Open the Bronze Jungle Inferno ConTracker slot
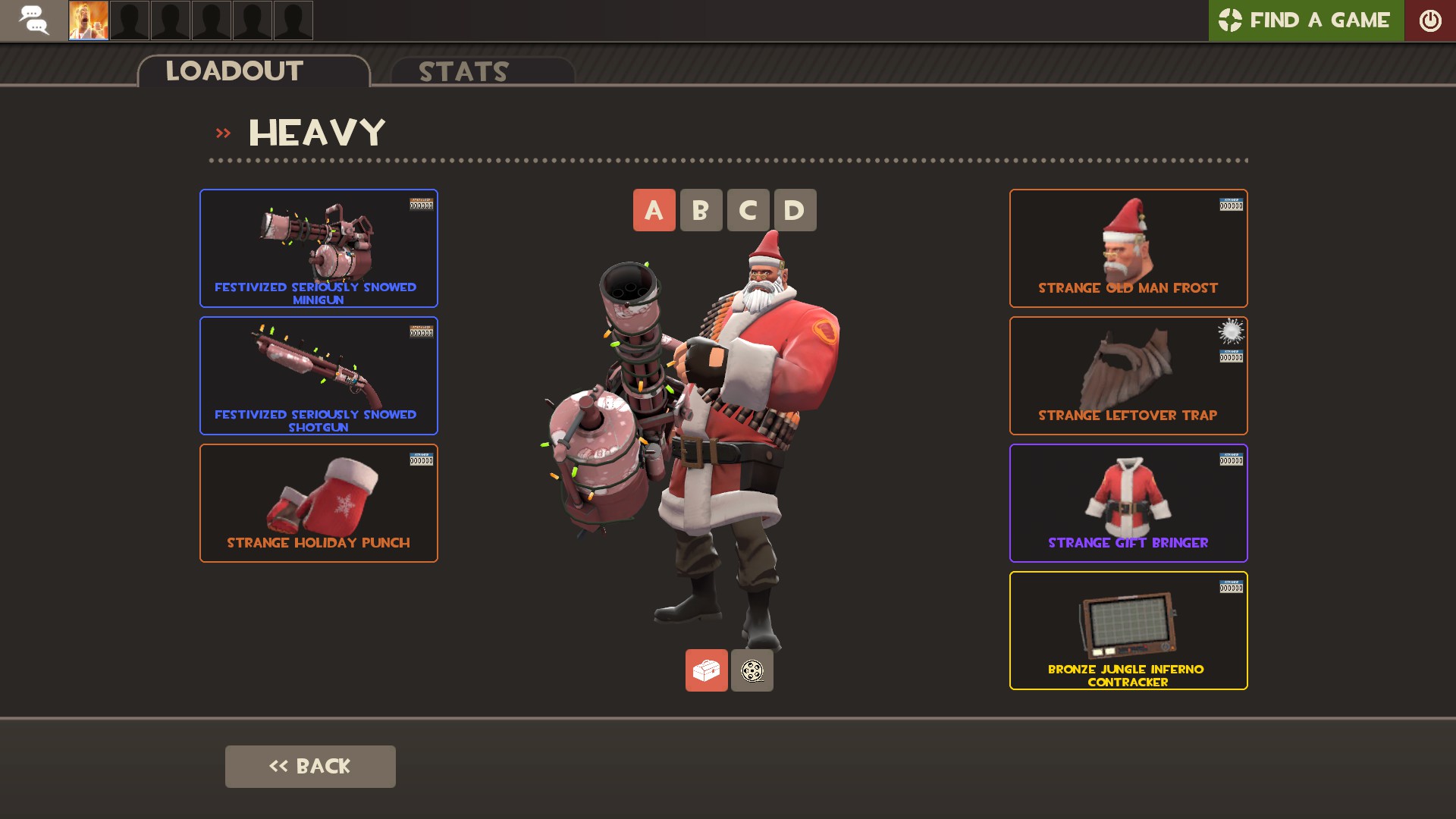Viewport: 1456px width, 819px height. pyautogui.click(x=1128, y=630)
